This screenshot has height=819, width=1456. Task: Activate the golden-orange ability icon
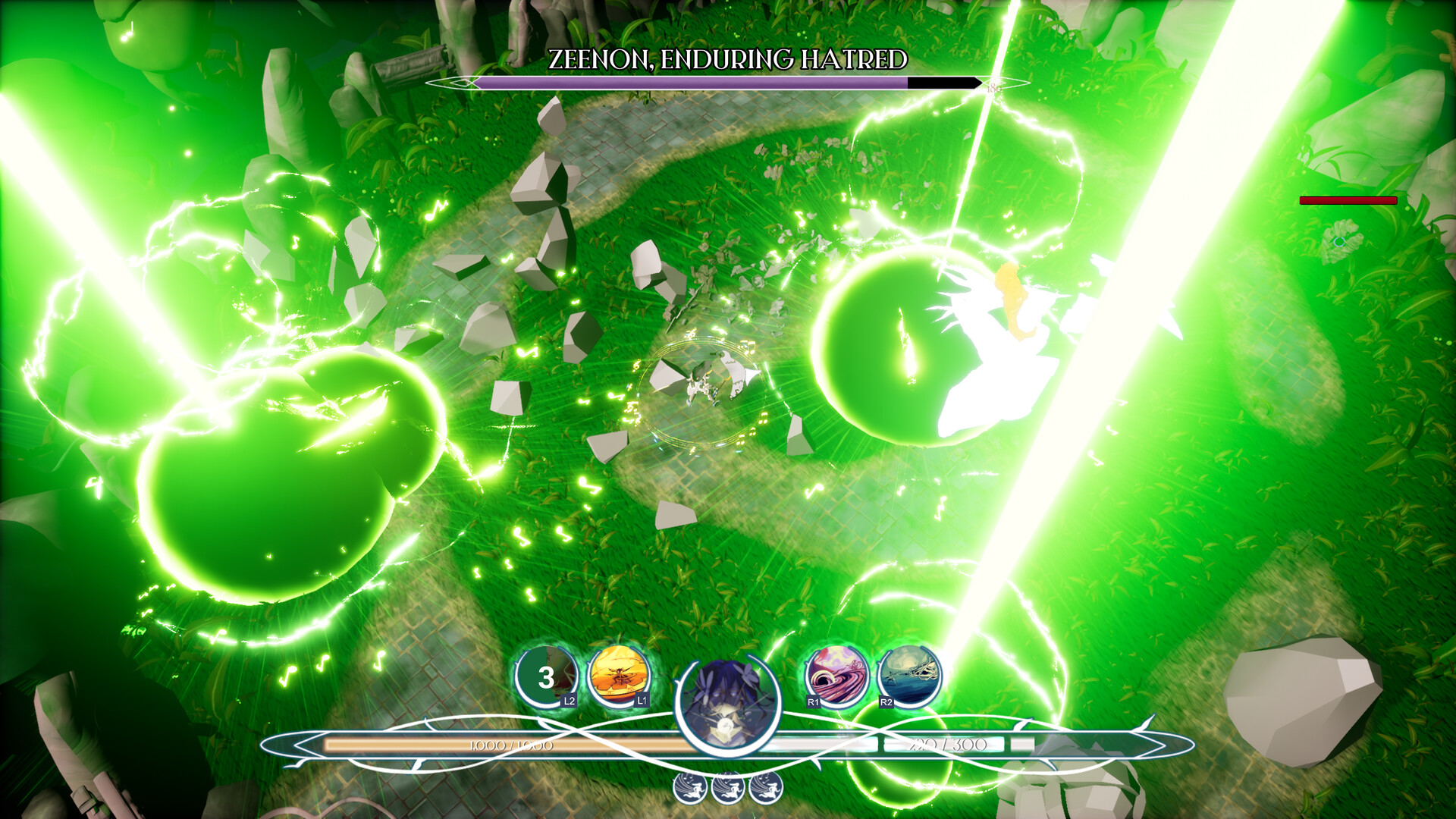pyautogui.click(x=619, y=675)
